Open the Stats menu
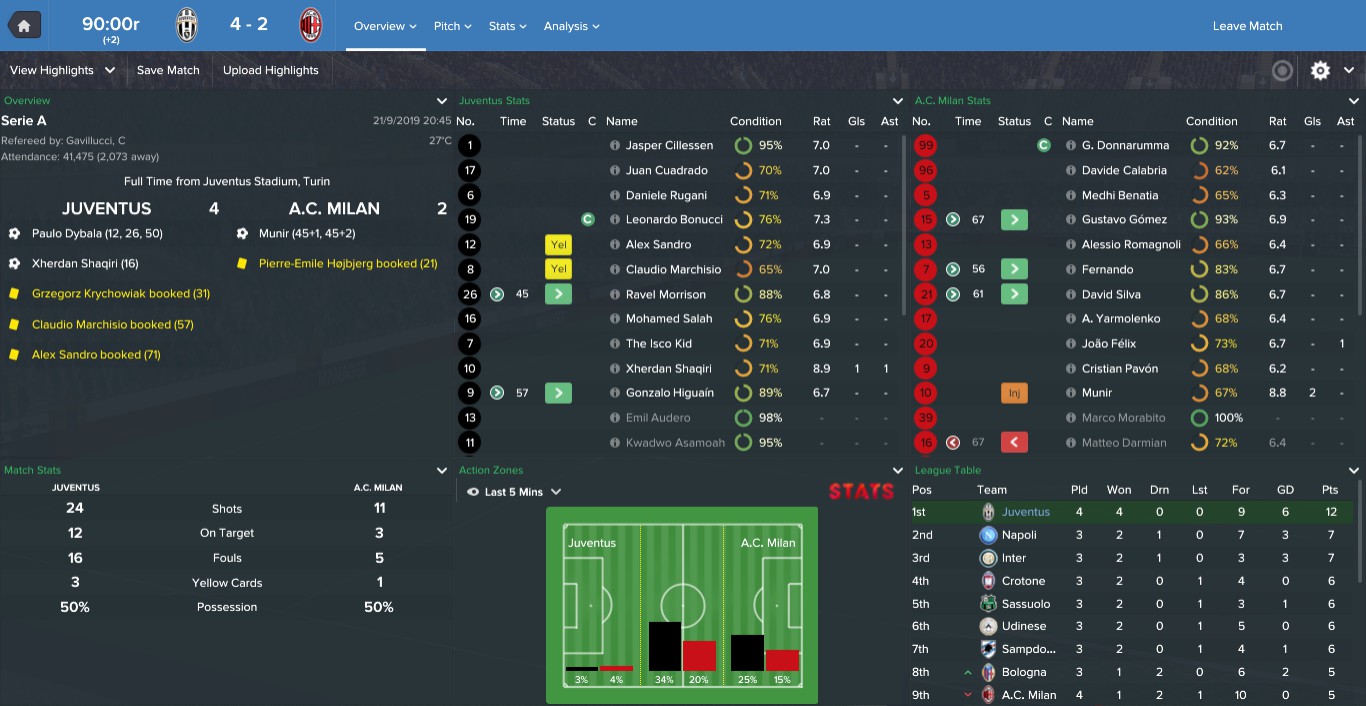 508,26
